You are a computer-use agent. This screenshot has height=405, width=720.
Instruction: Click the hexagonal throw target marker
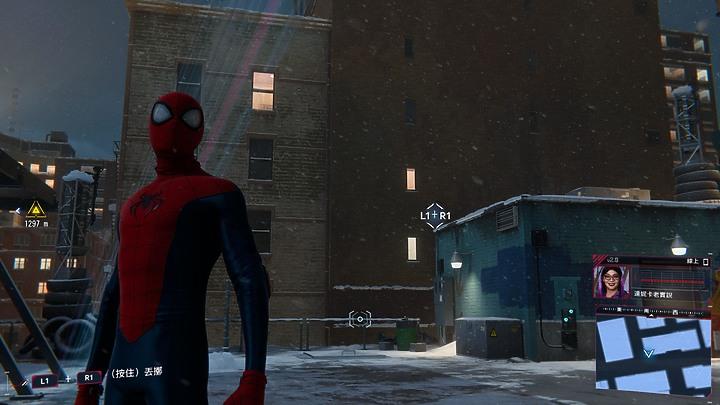pyautogui.click(x=435, y=216)
